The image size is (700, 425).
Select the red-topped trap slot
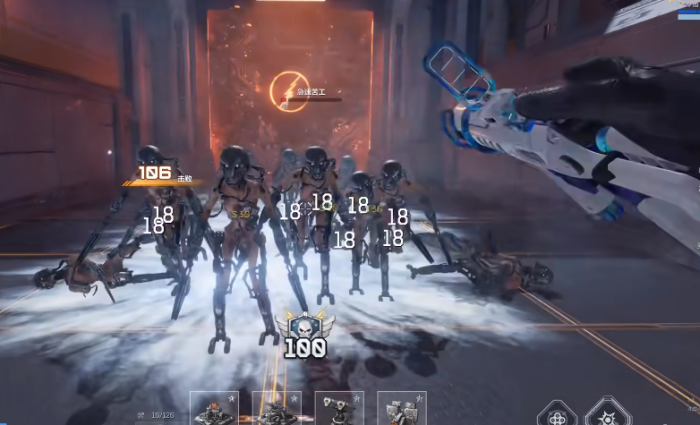point(214,410)
